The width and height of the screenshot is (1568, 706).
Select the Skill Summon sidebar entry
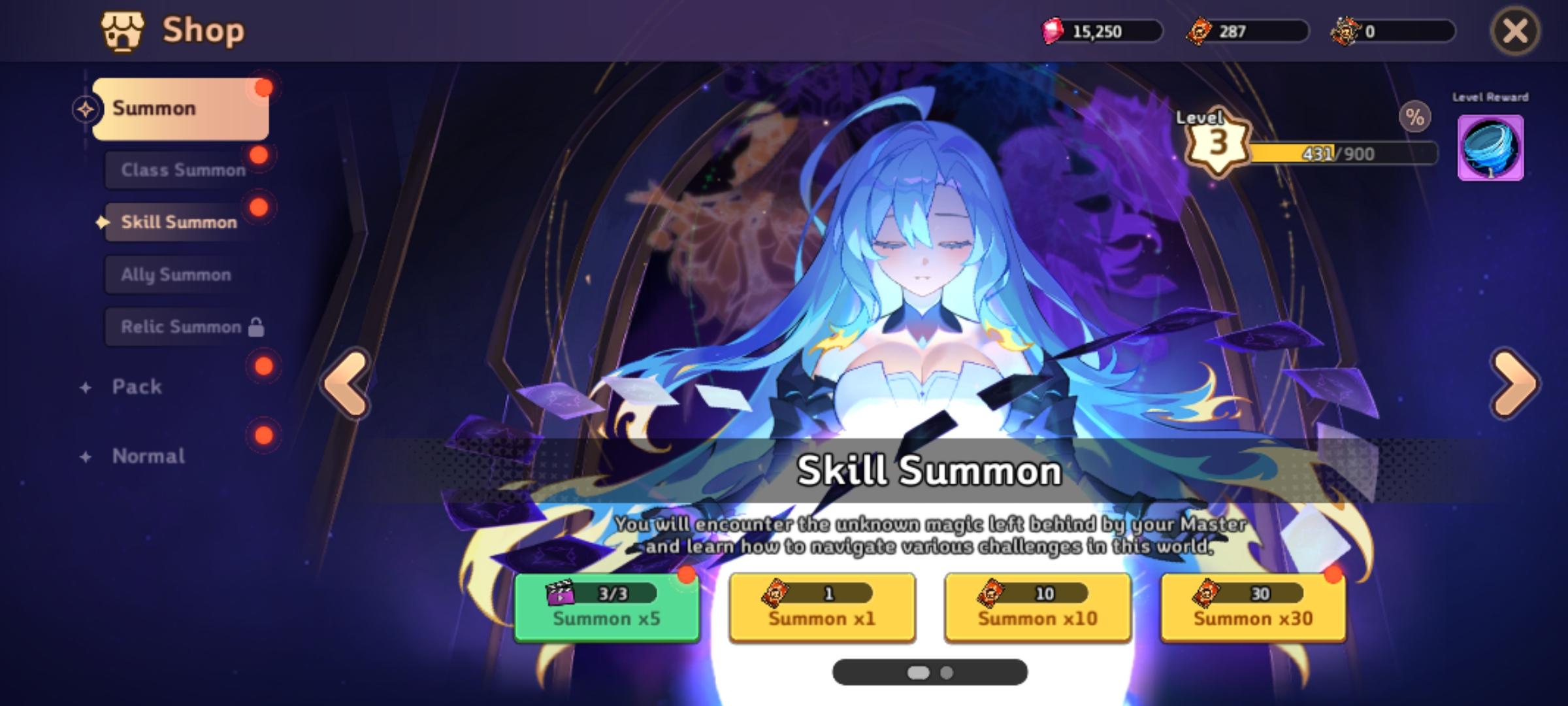179,222
